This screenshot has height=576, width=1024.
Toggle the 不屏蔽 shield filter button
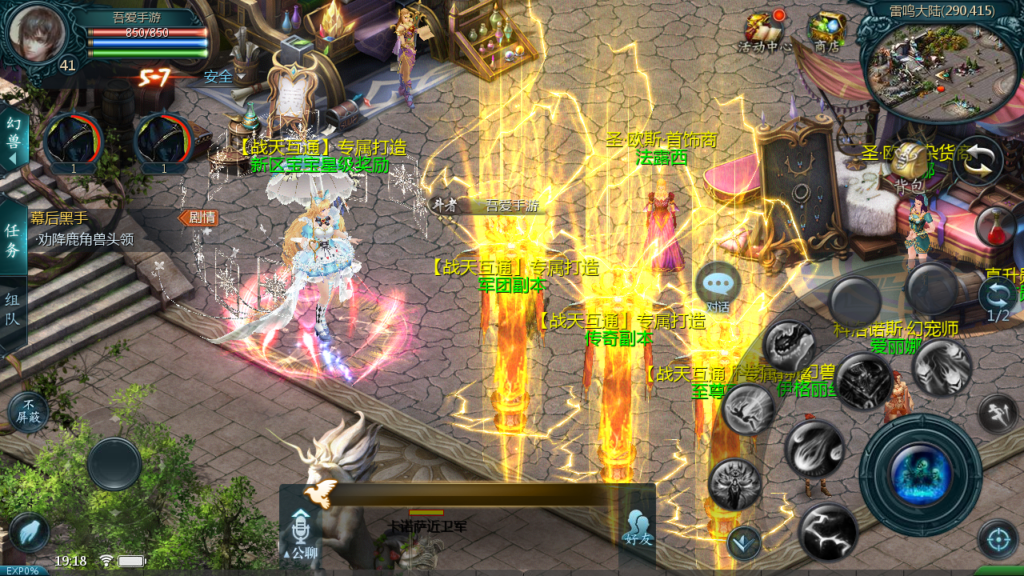coord(28,411)
